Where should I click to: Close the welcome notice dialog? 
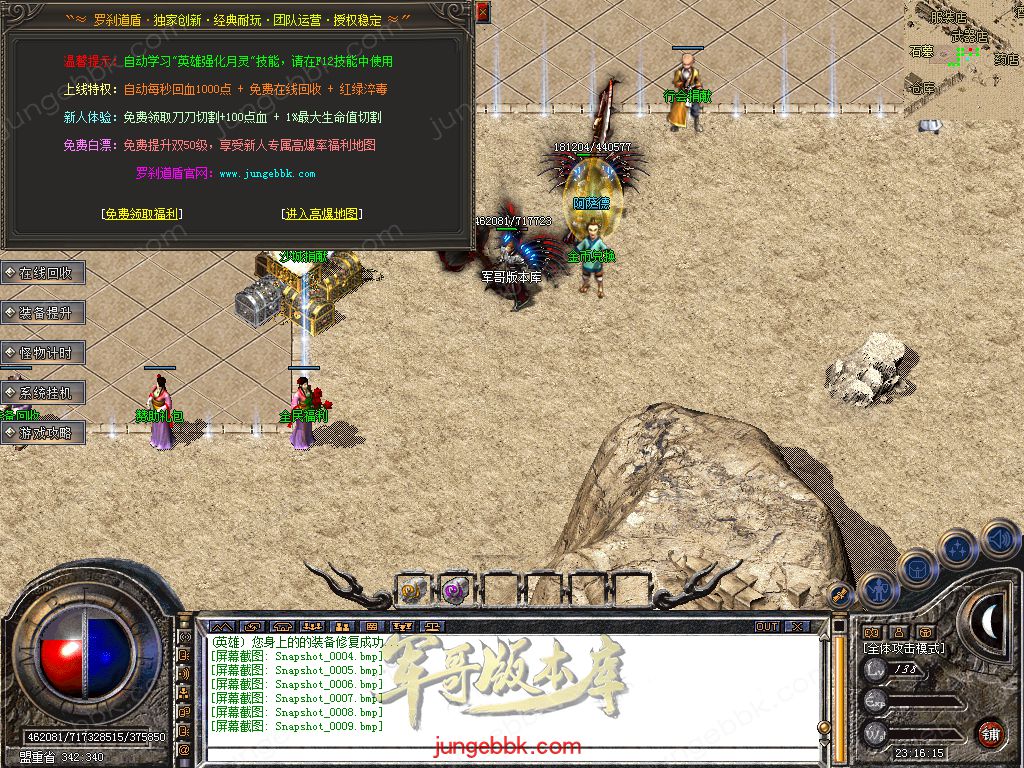click(x=483, y=13)
